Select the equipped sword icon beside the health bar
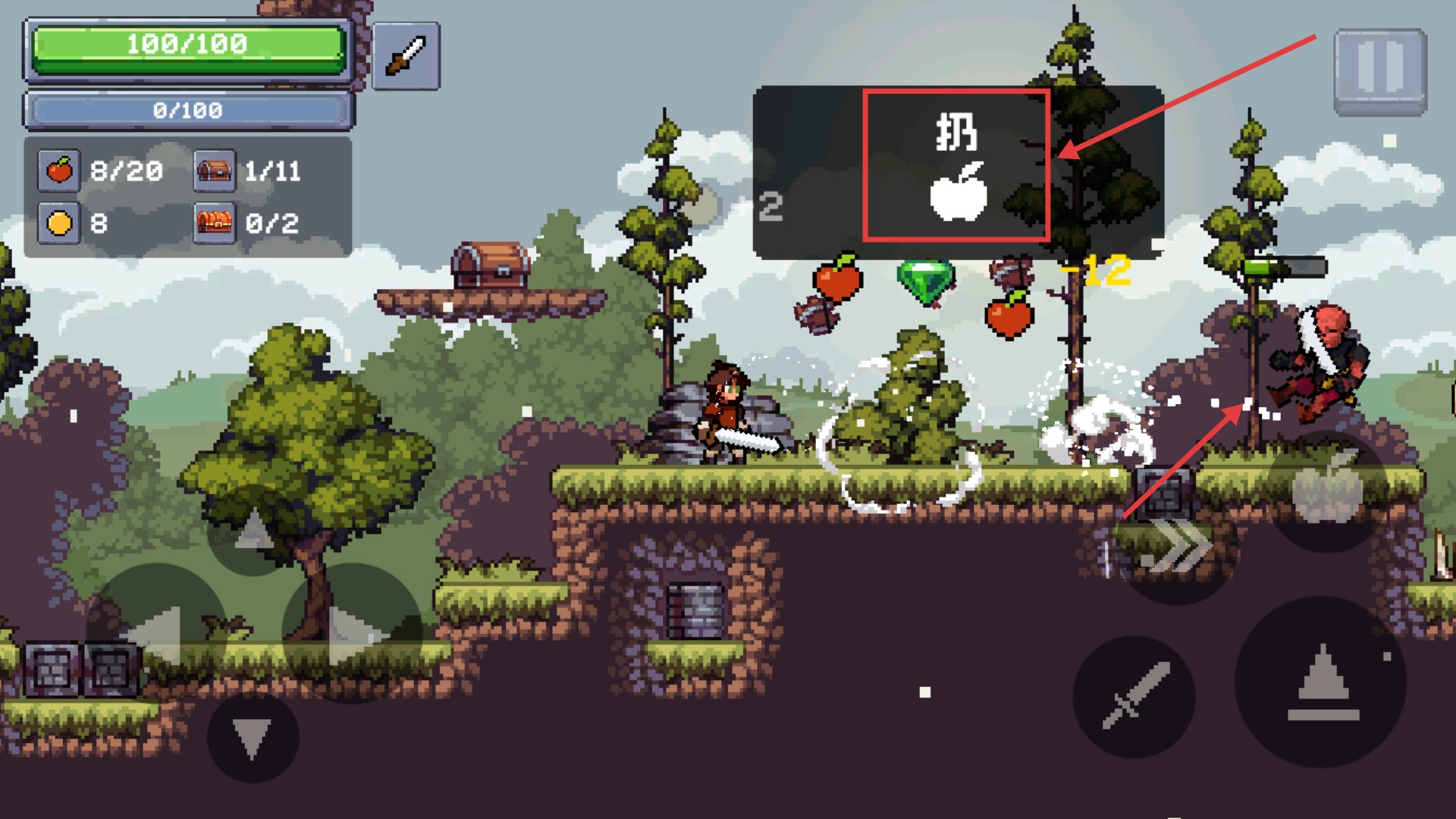The width and height of the screenshot is (1456, 819). coord(406,57)
